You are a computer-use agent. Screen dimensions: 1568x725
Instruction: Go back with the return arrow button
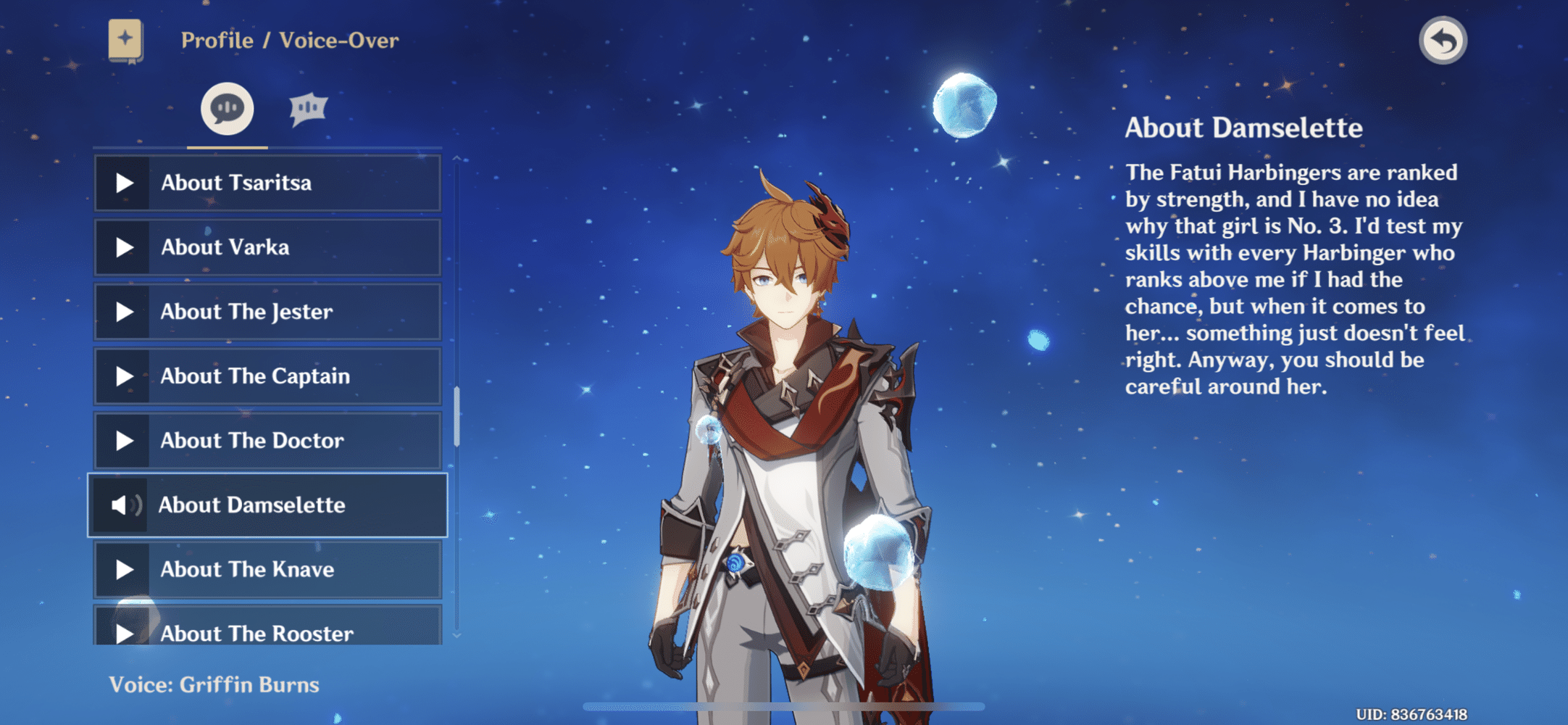tap(1442, 41)
